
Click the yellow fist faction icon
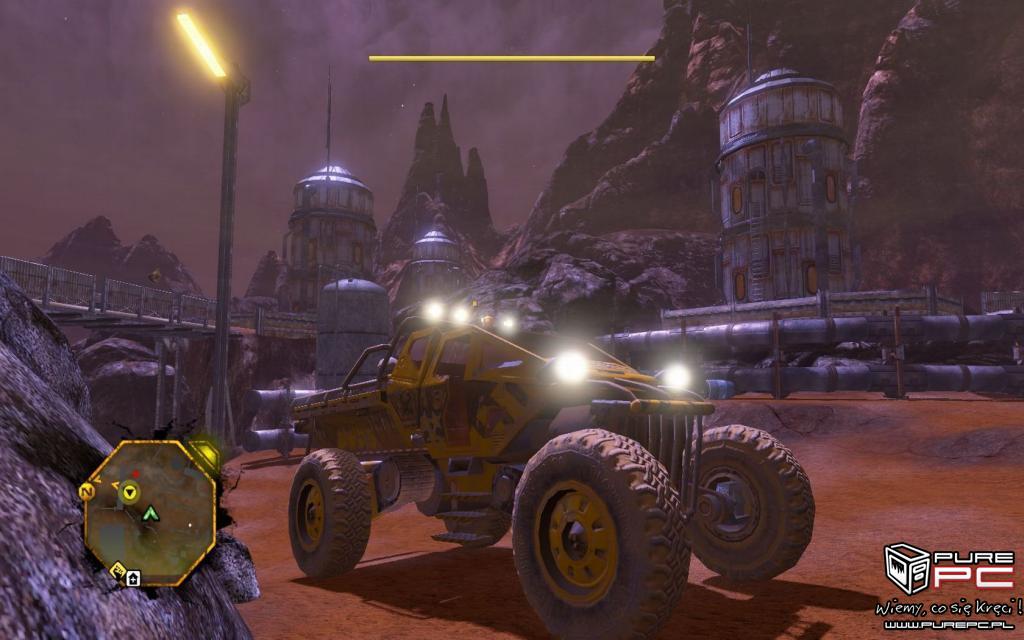click(x=118, y=572)
